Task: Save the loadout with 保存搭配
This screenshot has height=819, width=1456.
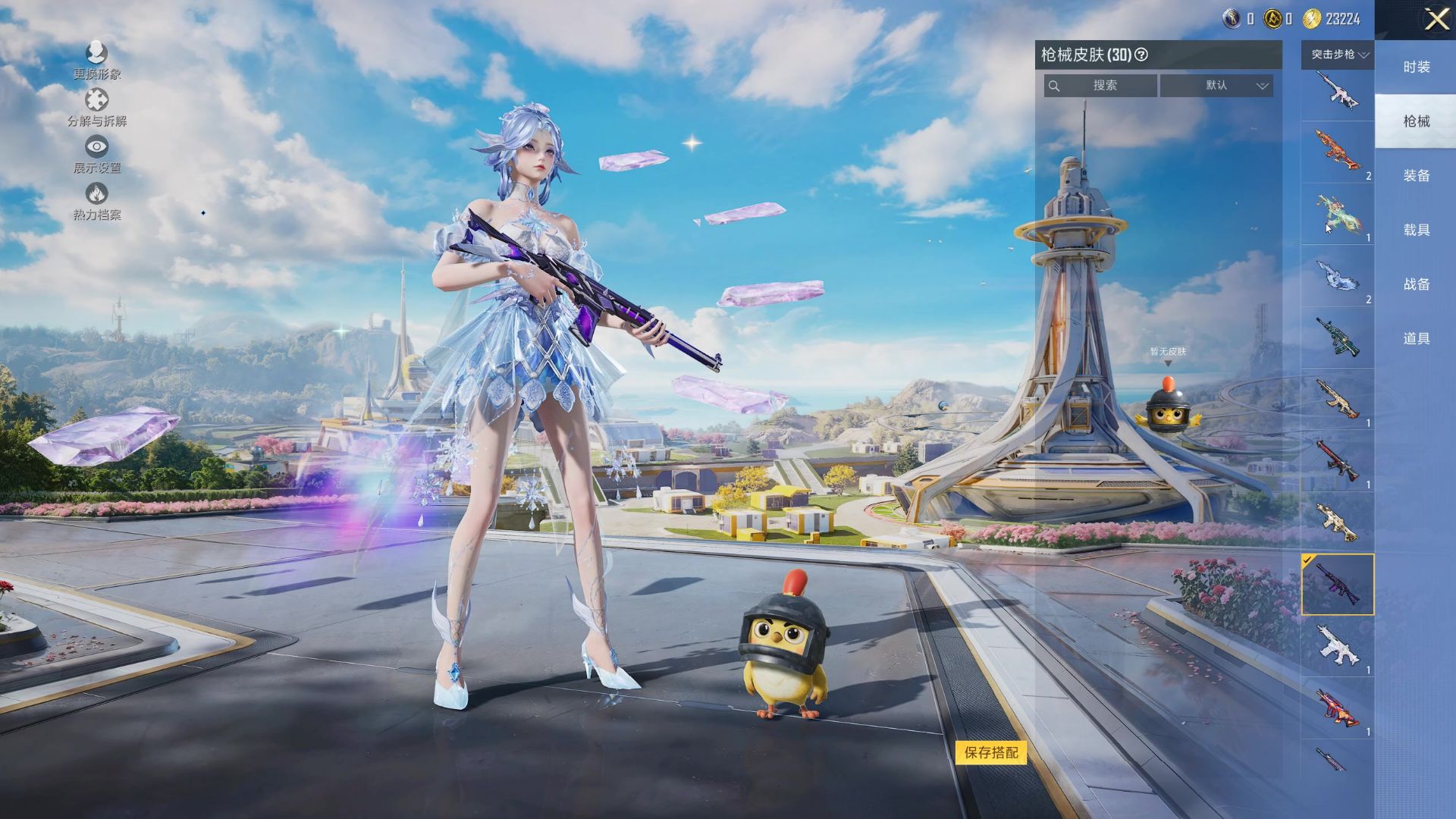Action: 991,752
